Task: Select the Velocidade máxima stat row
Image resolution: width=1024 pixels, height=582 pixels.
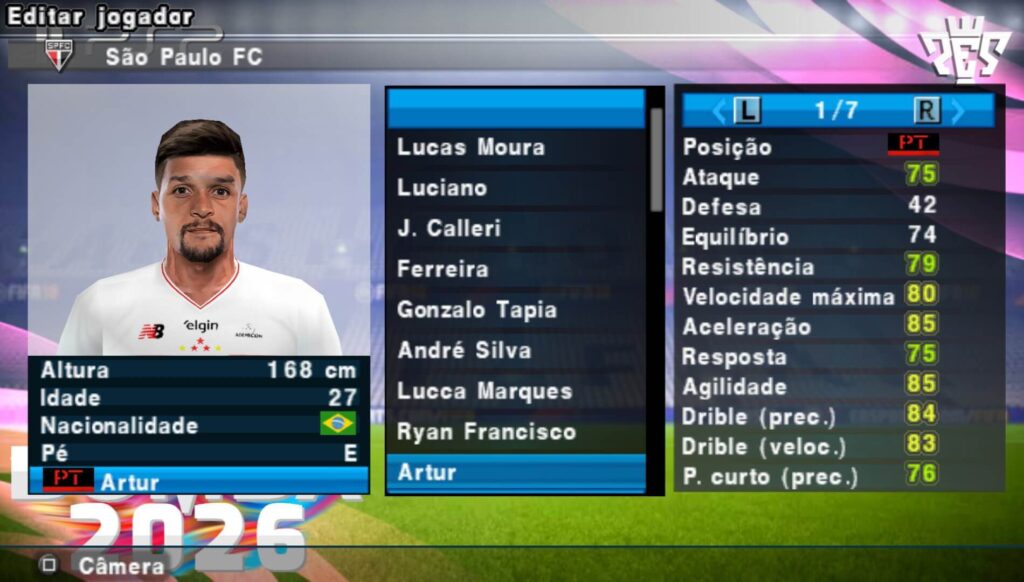Action: [x=838, y=297]
